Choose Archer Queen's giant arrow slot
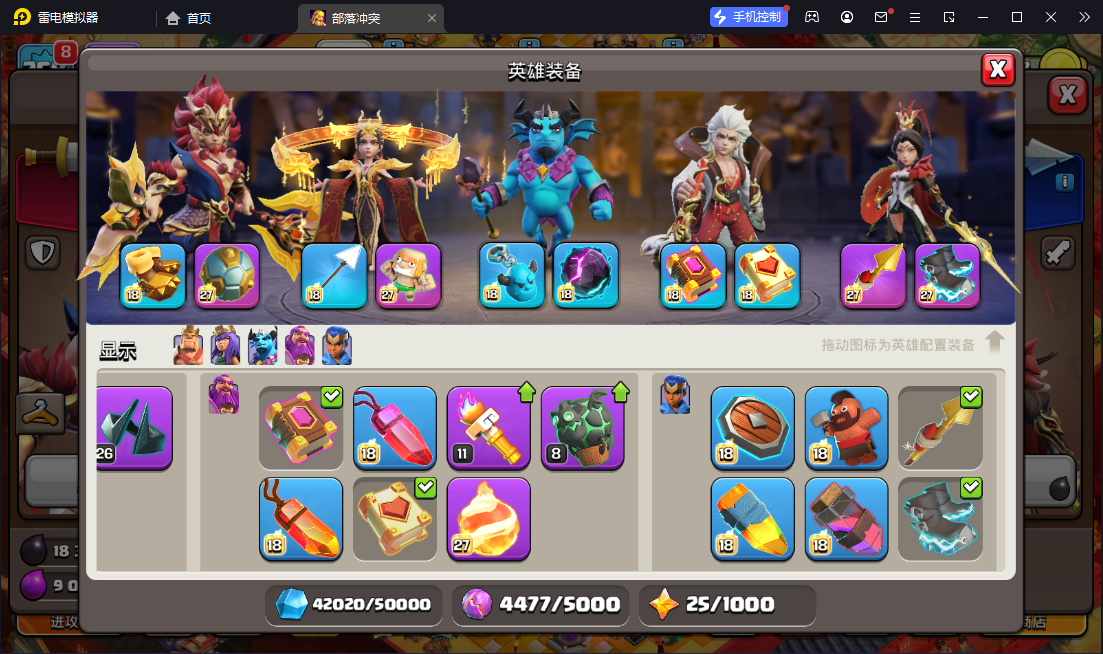Image resolution: width=1103 pixels, height=654 pixels. pos(335,275)
